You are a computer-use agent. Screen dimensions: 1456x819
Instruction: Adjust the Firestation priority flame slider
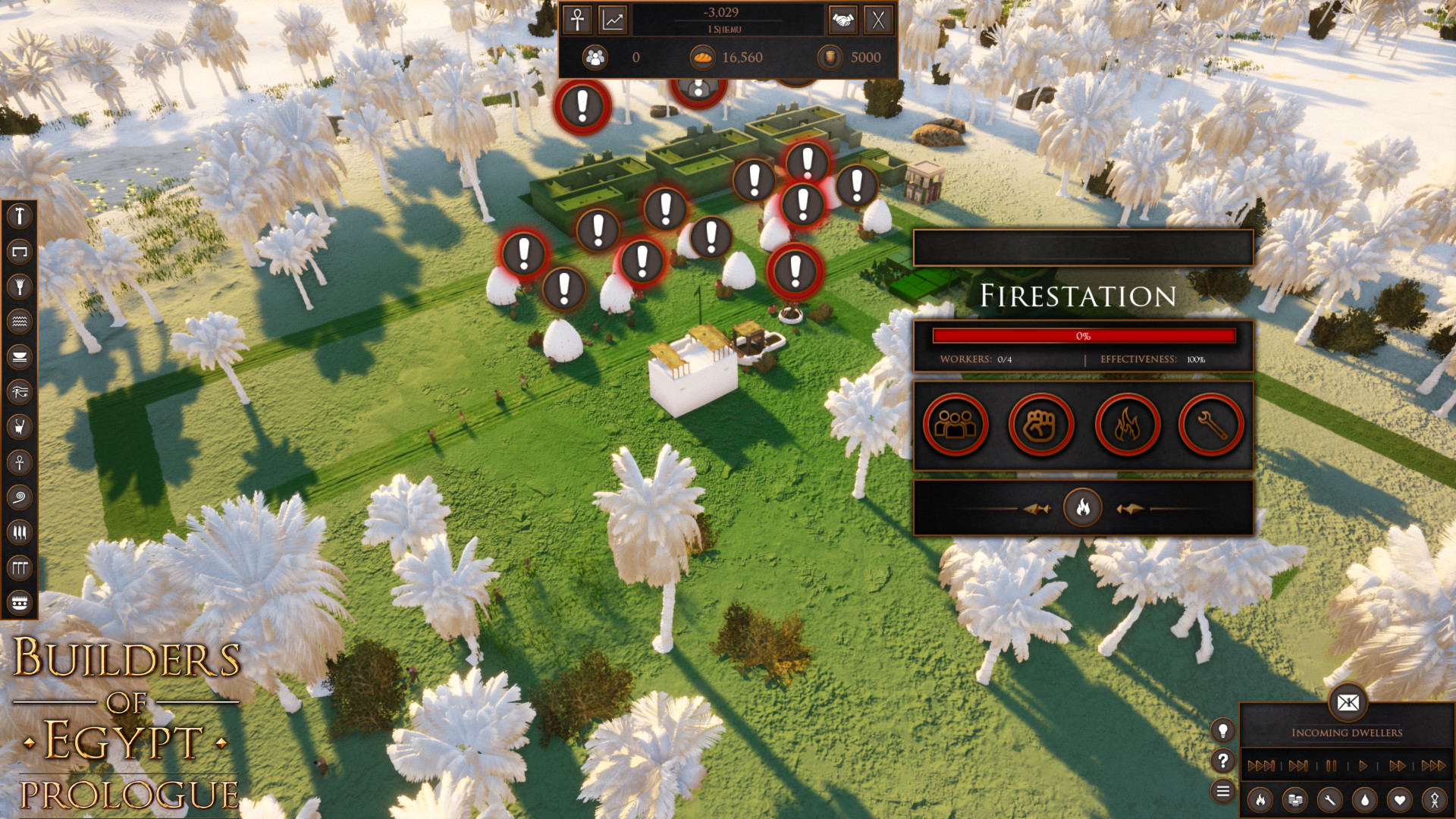pyautogui.click(x=1083, y=507)
